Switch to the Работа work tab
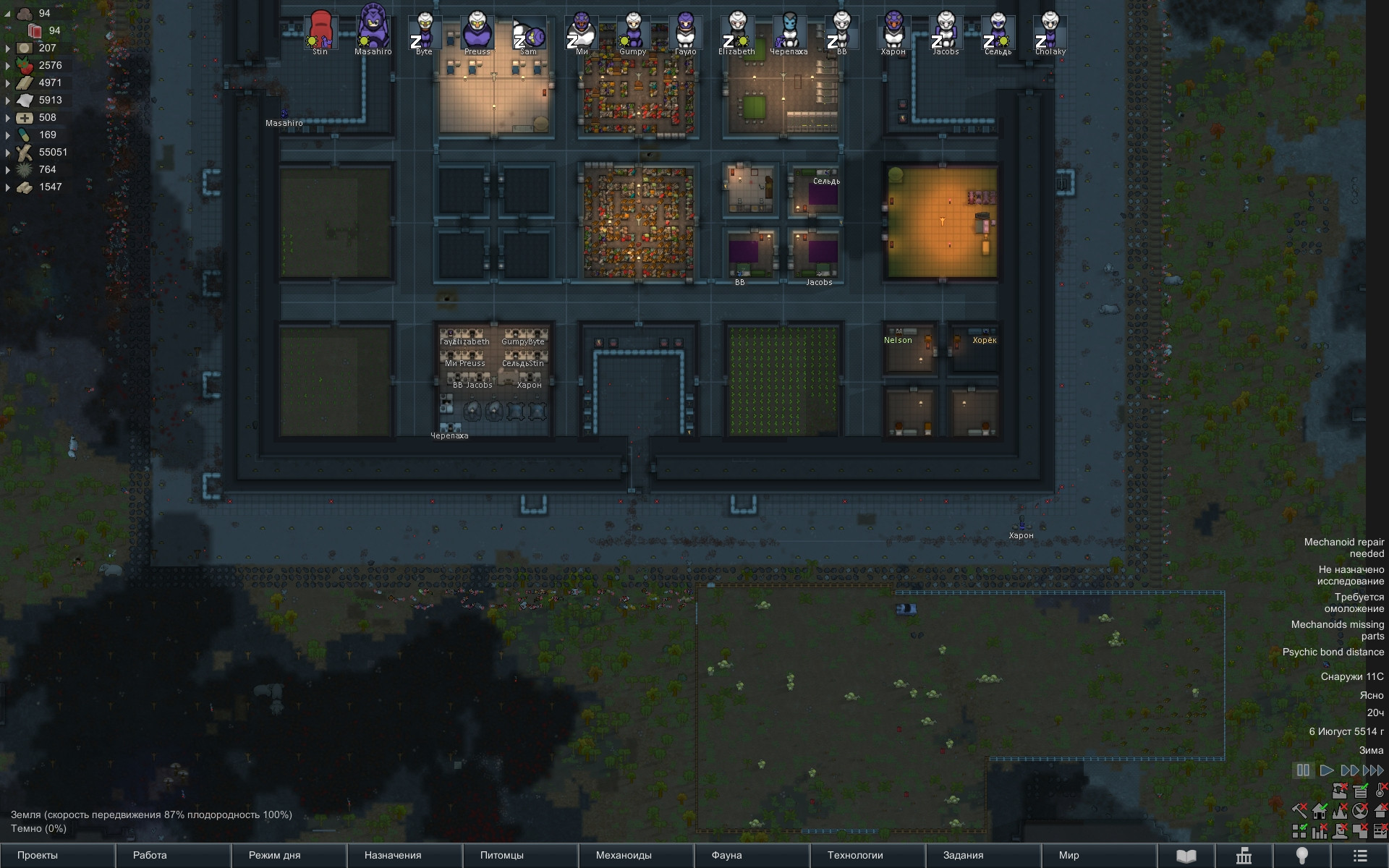1389x868 pixels. pos(150,855)
